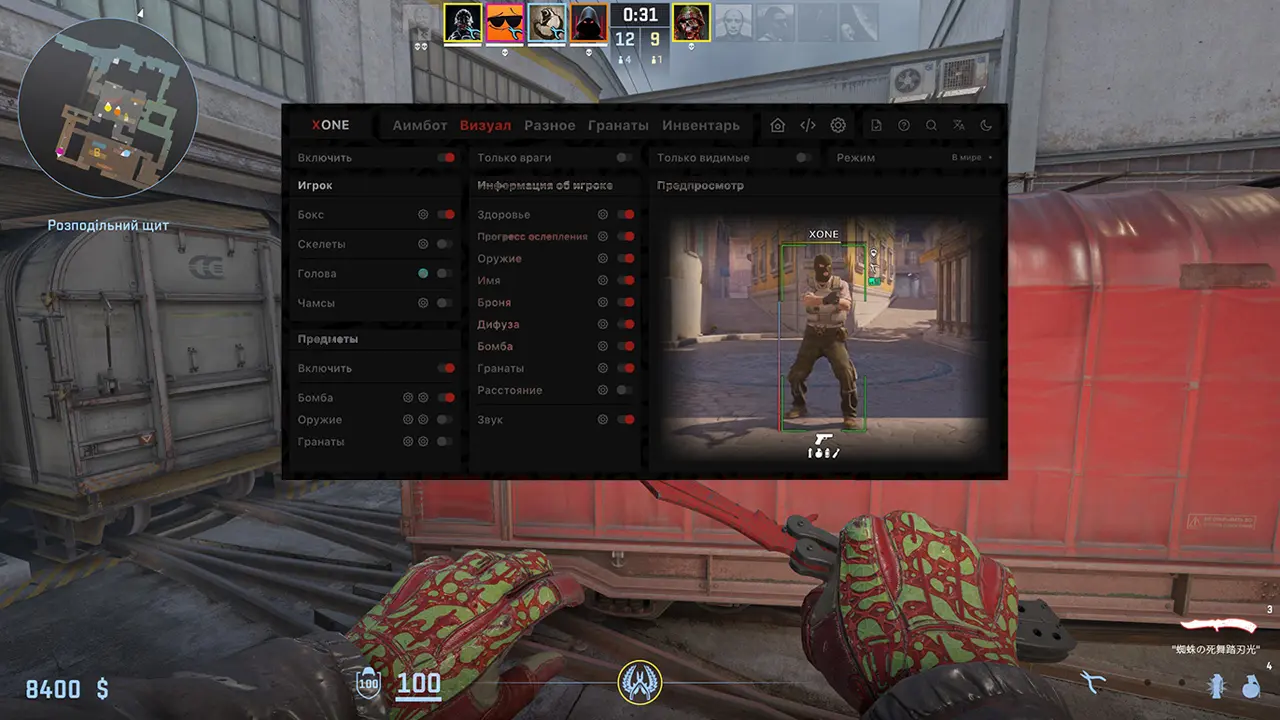Click the magnifier search icon
Viewport: 1280px width, 720px height.
point(931,125)
